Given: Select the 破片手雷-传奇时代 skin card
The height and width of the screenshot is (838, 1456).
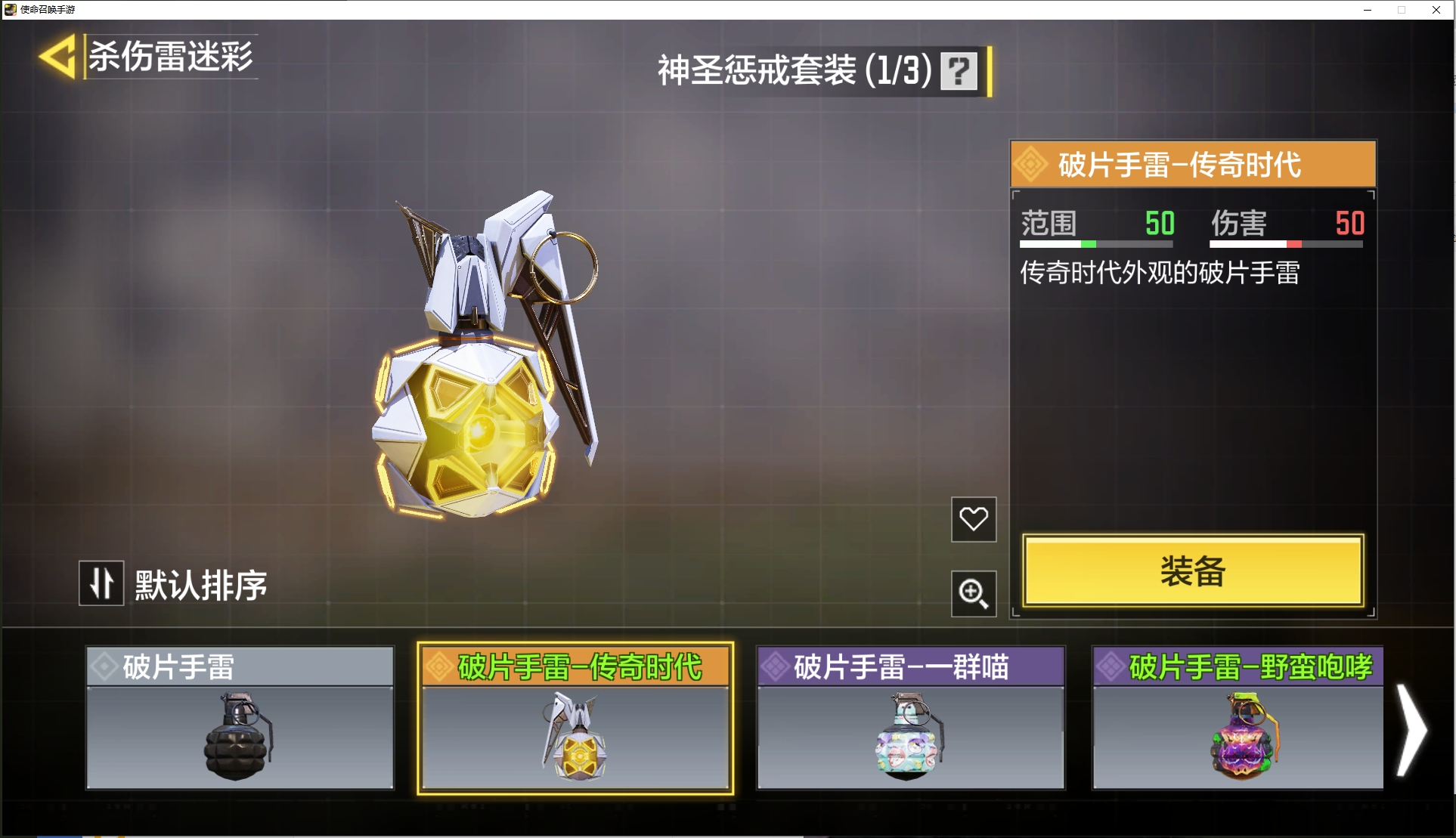Looking at the screenshot, I should click(575, 718).
